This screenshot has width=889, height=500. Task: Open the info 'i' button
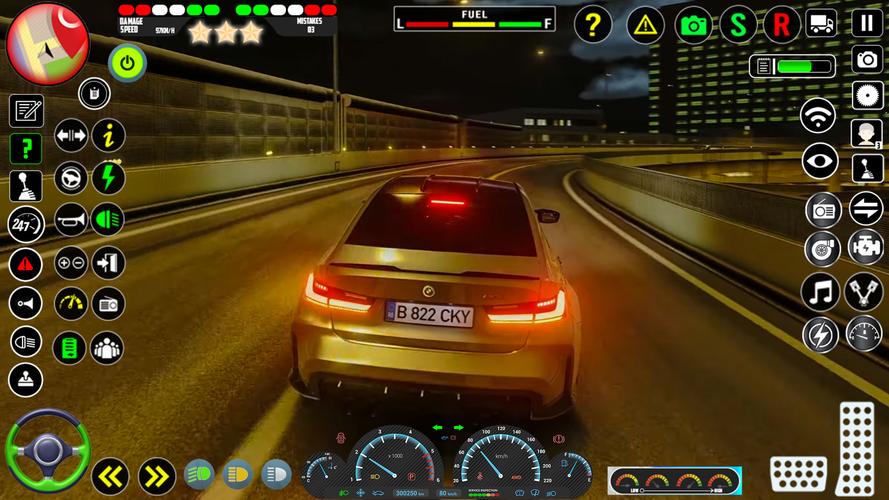(x=108, y=134)
